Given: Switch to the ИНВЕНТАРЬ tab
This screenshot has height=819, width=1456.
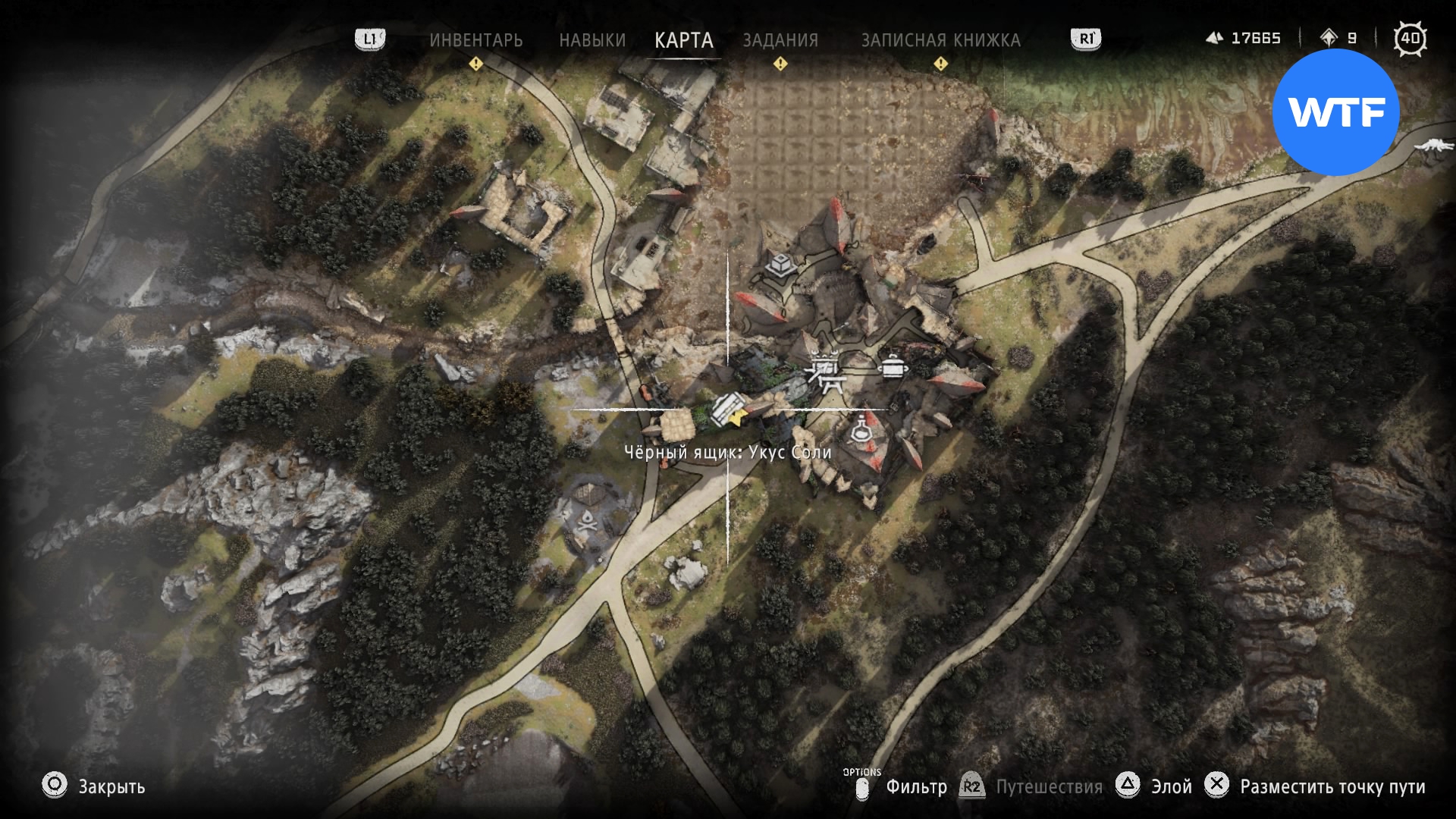Looking at the screenshot, I should (x=475, y=40).
